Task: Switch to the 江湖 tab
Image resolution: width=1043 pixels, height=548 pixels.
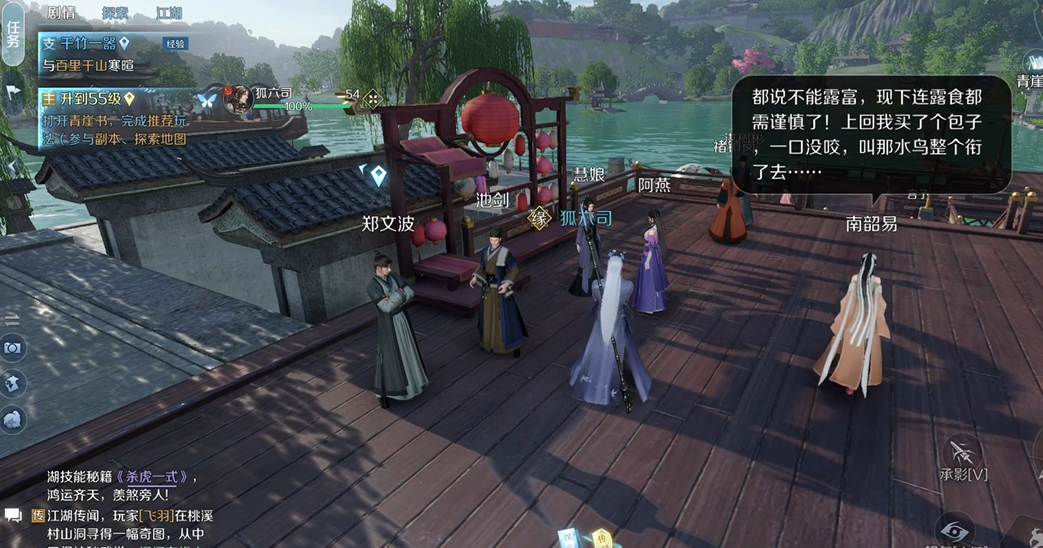Action: (x=169, y=13)
